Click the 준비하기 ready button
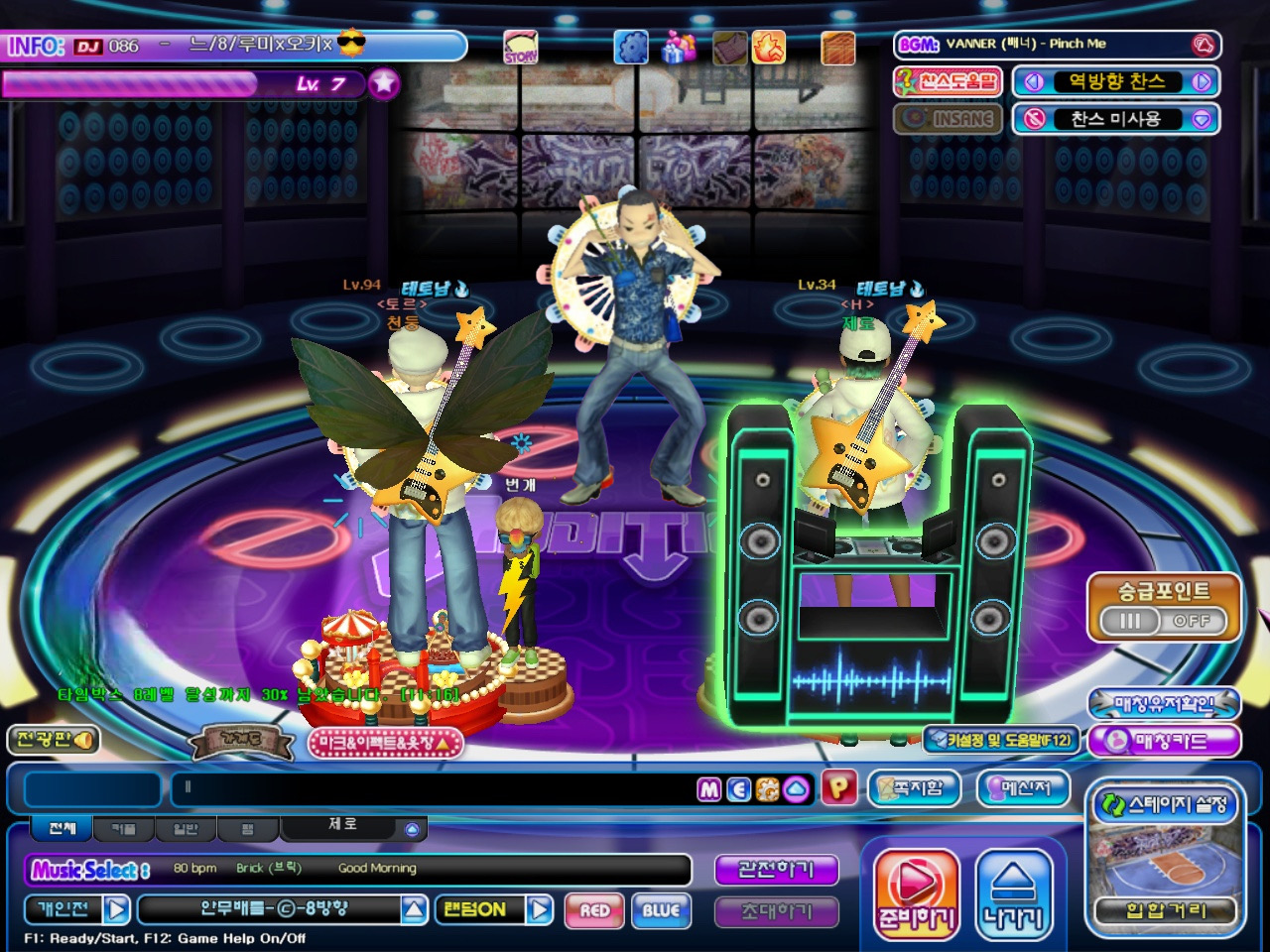1270x952 pixels. pyautogui.click(x=916, y=892)
